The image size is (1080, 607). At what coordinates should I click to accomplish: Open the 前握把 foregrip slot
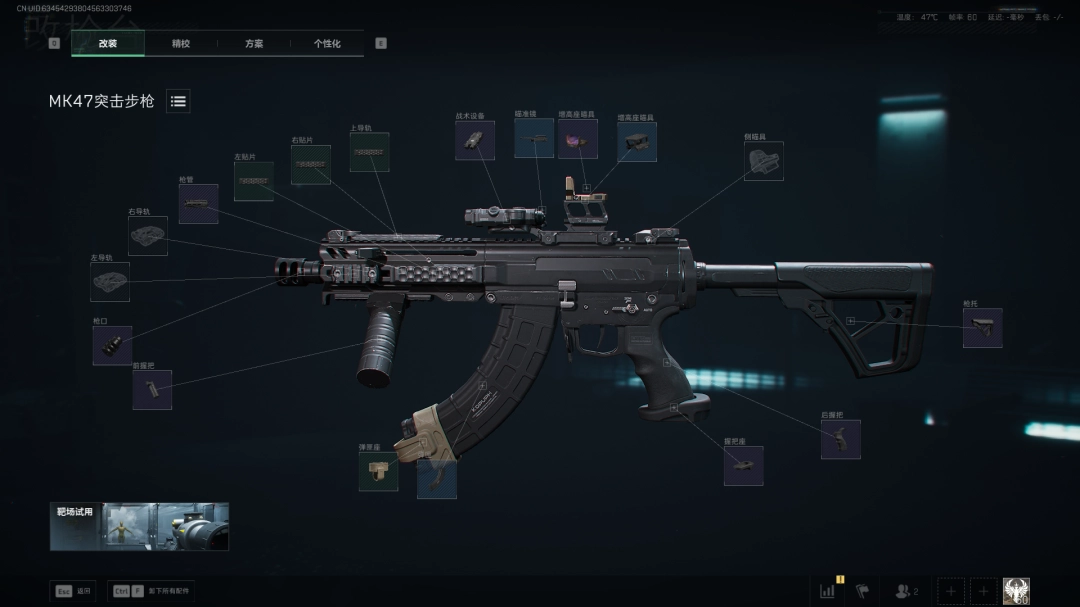point(152,390)
